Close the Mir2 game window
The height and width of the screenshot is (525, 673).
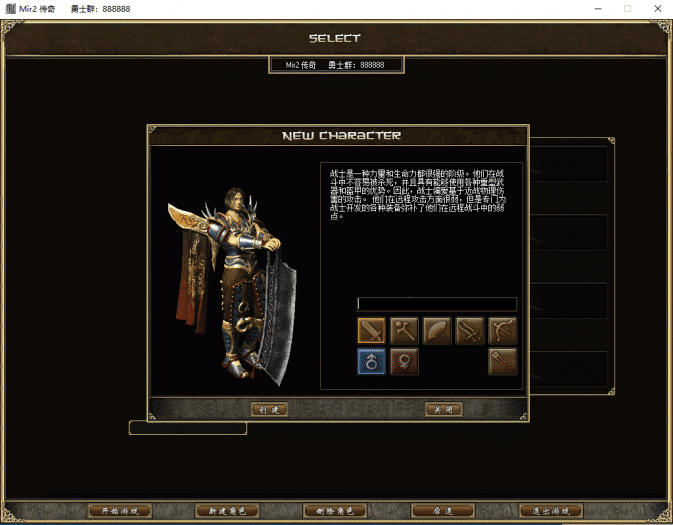[x=655, y=8]
